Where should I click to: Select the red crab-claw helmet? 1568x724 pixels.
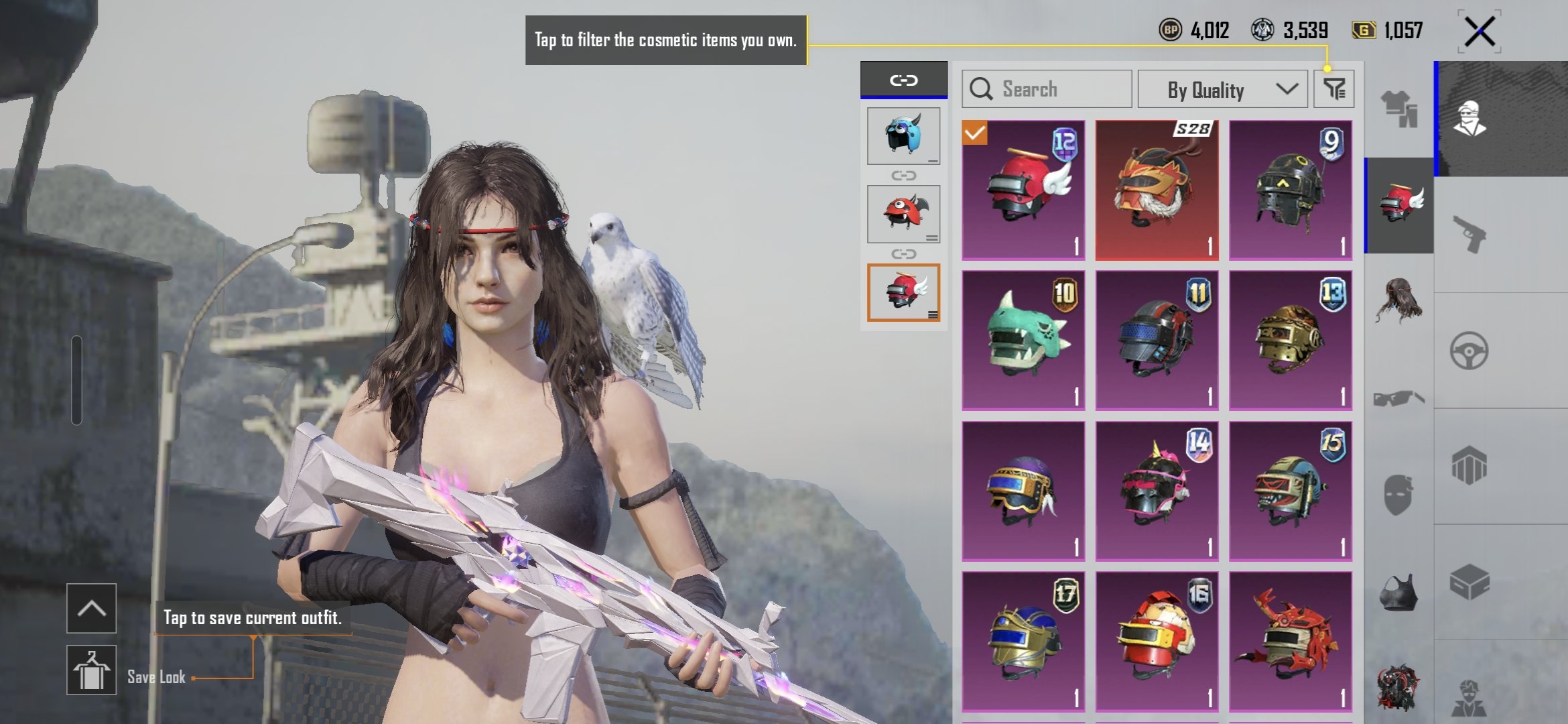[1290, 642]
